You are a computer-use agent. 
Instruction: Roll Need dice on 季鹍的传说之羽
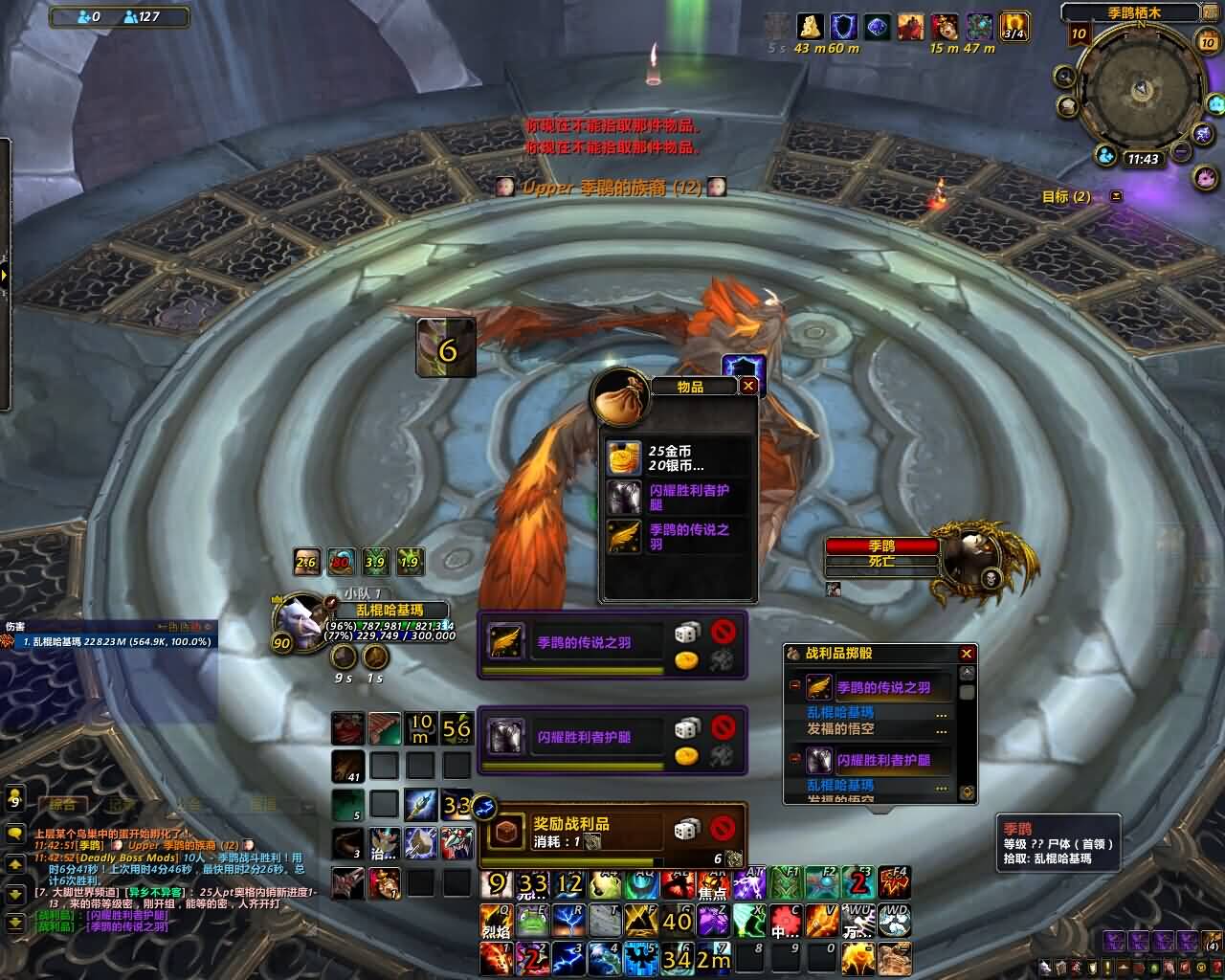(x=686, y=632)
